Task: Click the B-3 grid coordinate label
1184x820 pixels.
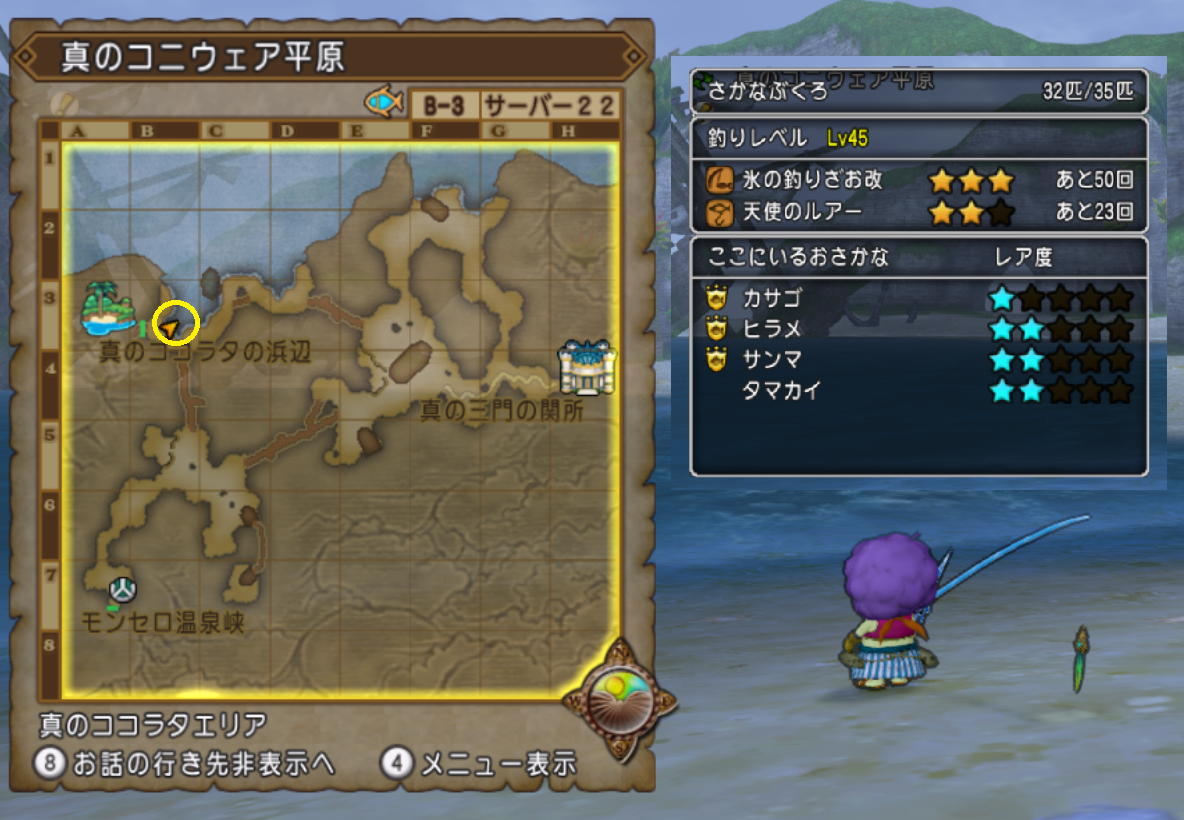Action: tap(443, 105)
